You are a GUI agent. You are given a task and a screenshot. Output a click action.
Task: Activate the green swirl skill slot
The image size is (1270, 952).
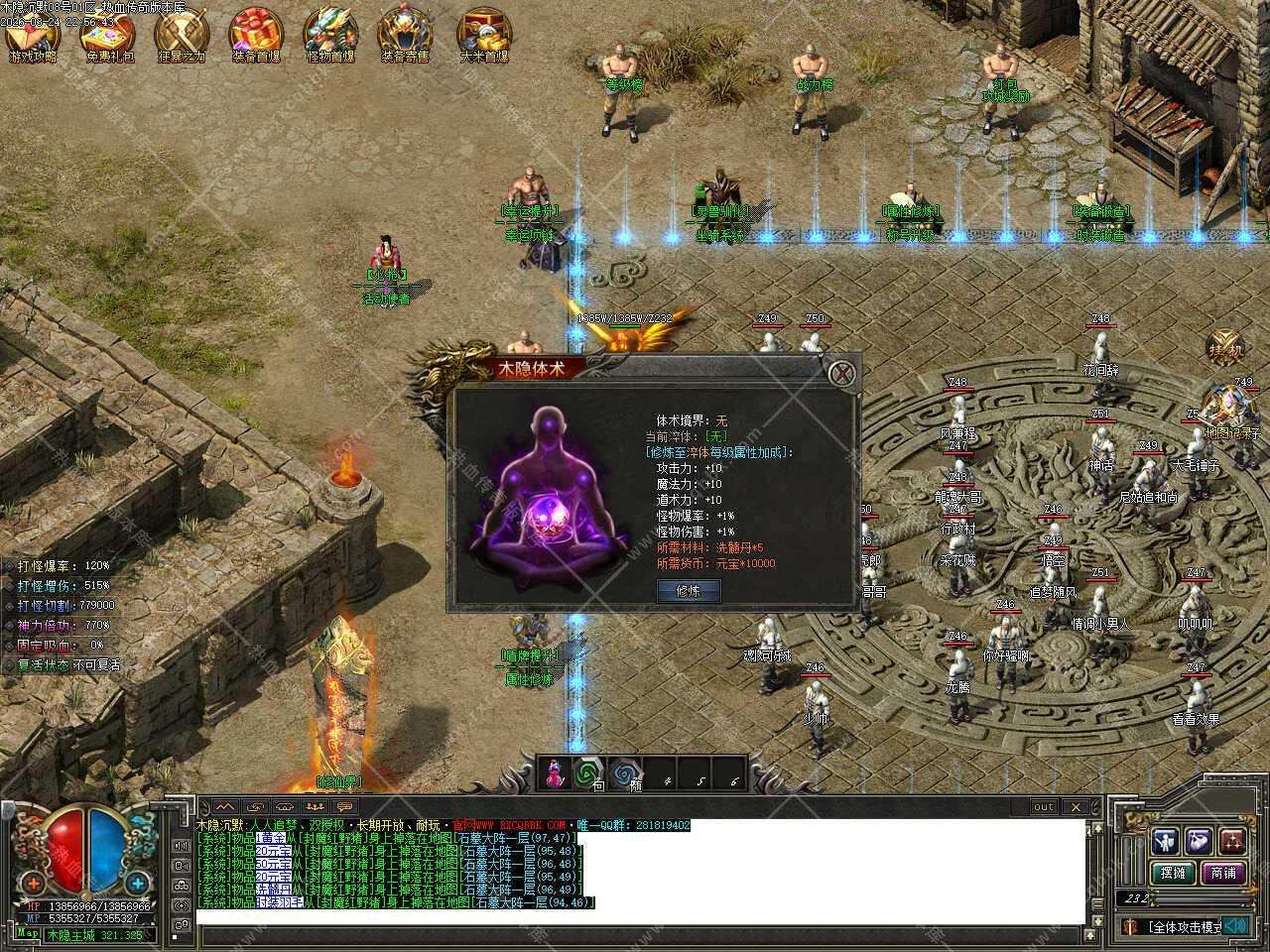[589, 773]
